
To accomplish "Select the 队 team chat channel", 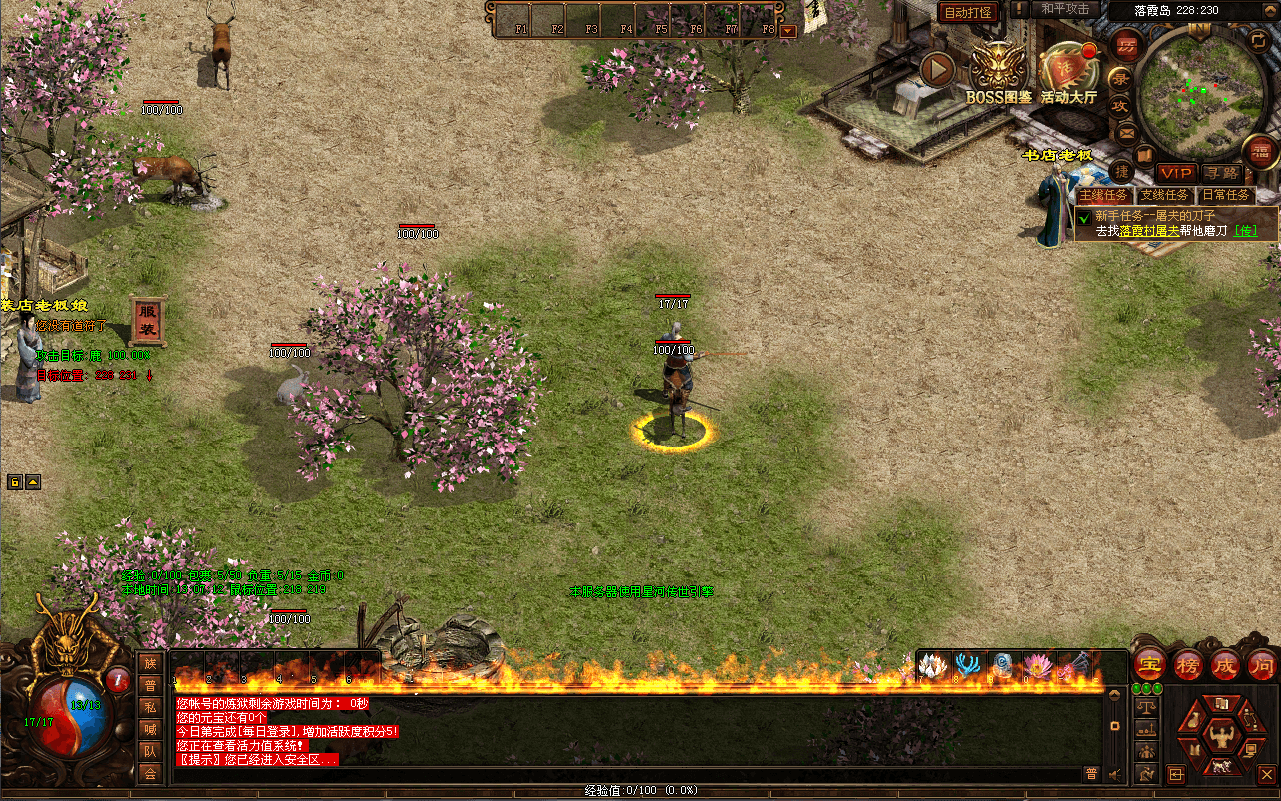I will 150,751.
